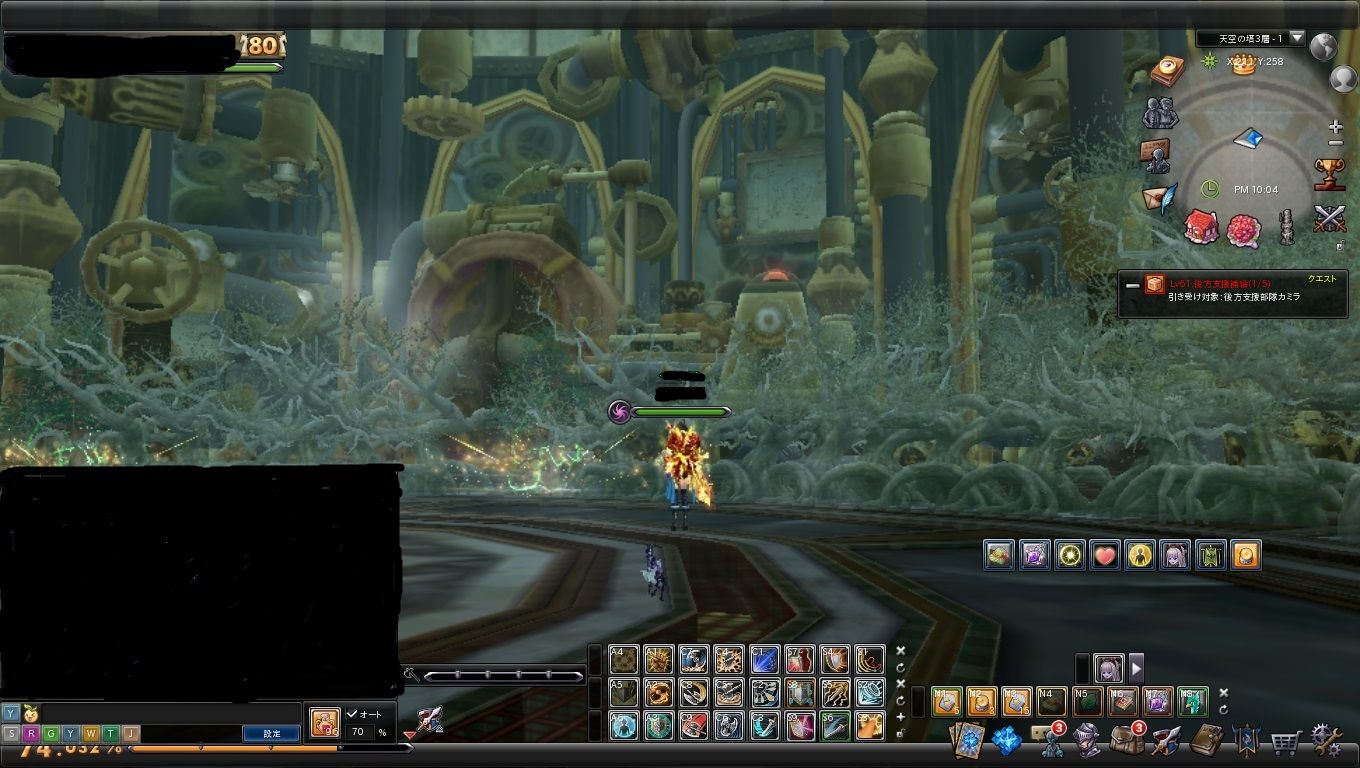Click the red heart icon in the buff row

(x=1105, y=555)
